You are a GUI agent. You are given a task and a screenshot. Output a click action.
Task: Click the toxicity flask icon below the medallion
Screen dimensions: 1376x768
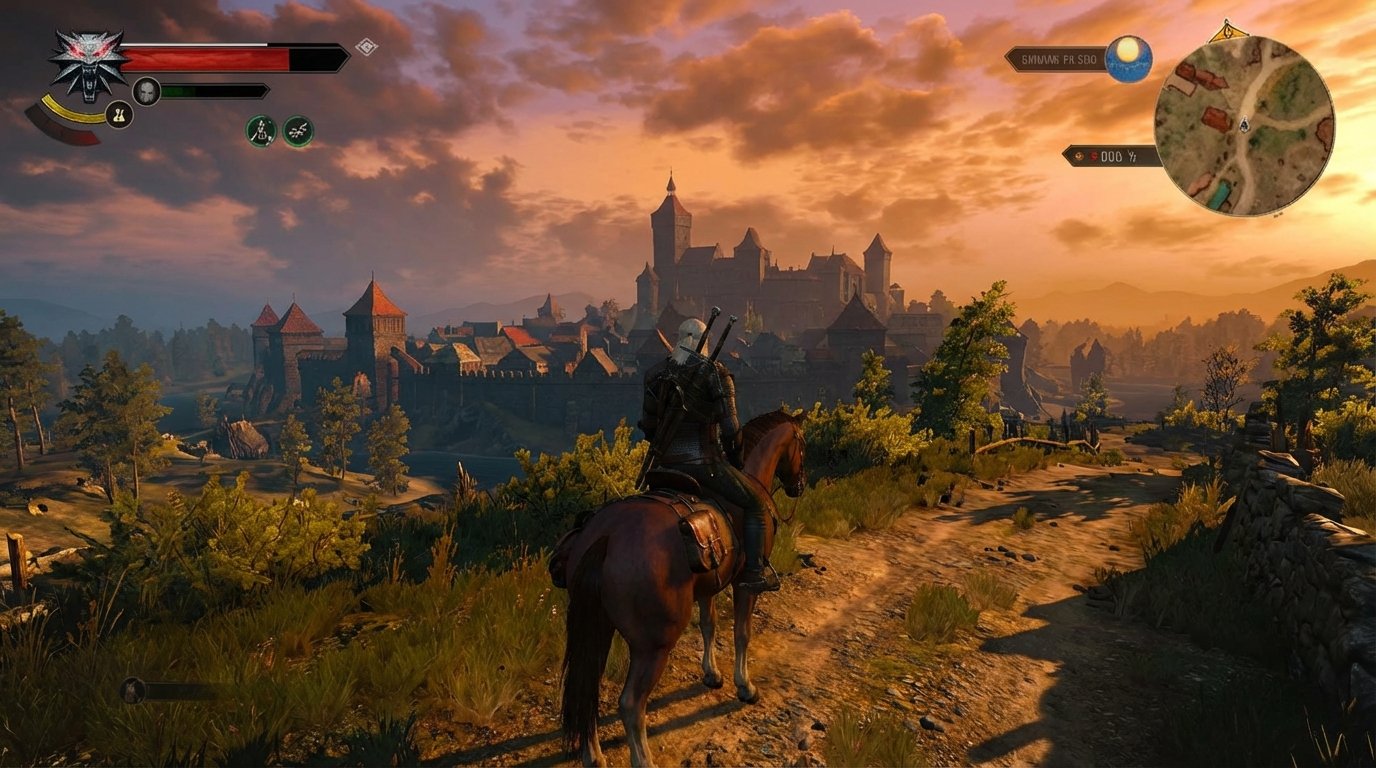[x=118, y=113]
